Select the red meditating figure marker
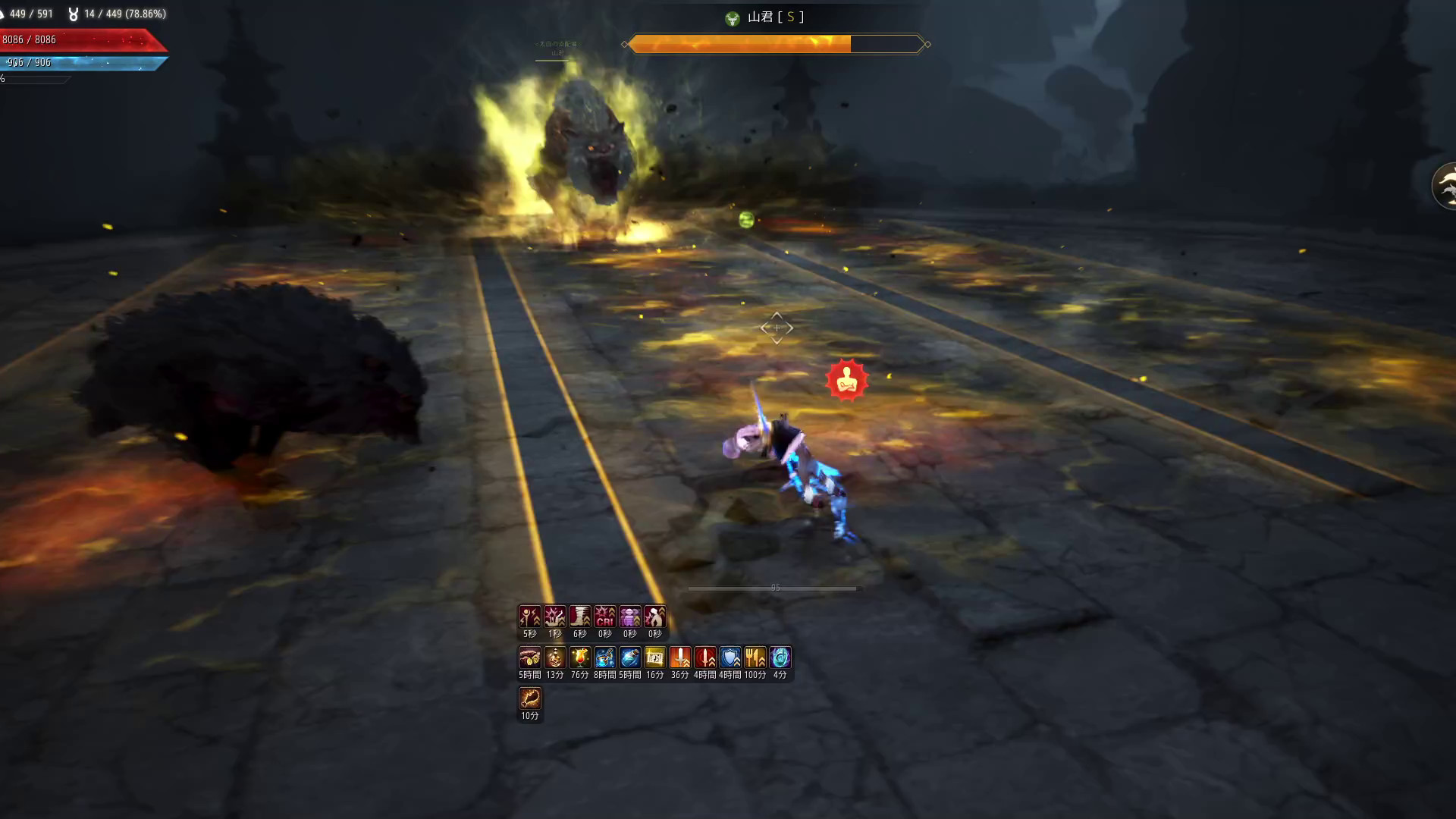Screen dimensions: 1456x819 pyautogui.click(x=846, y=380)
